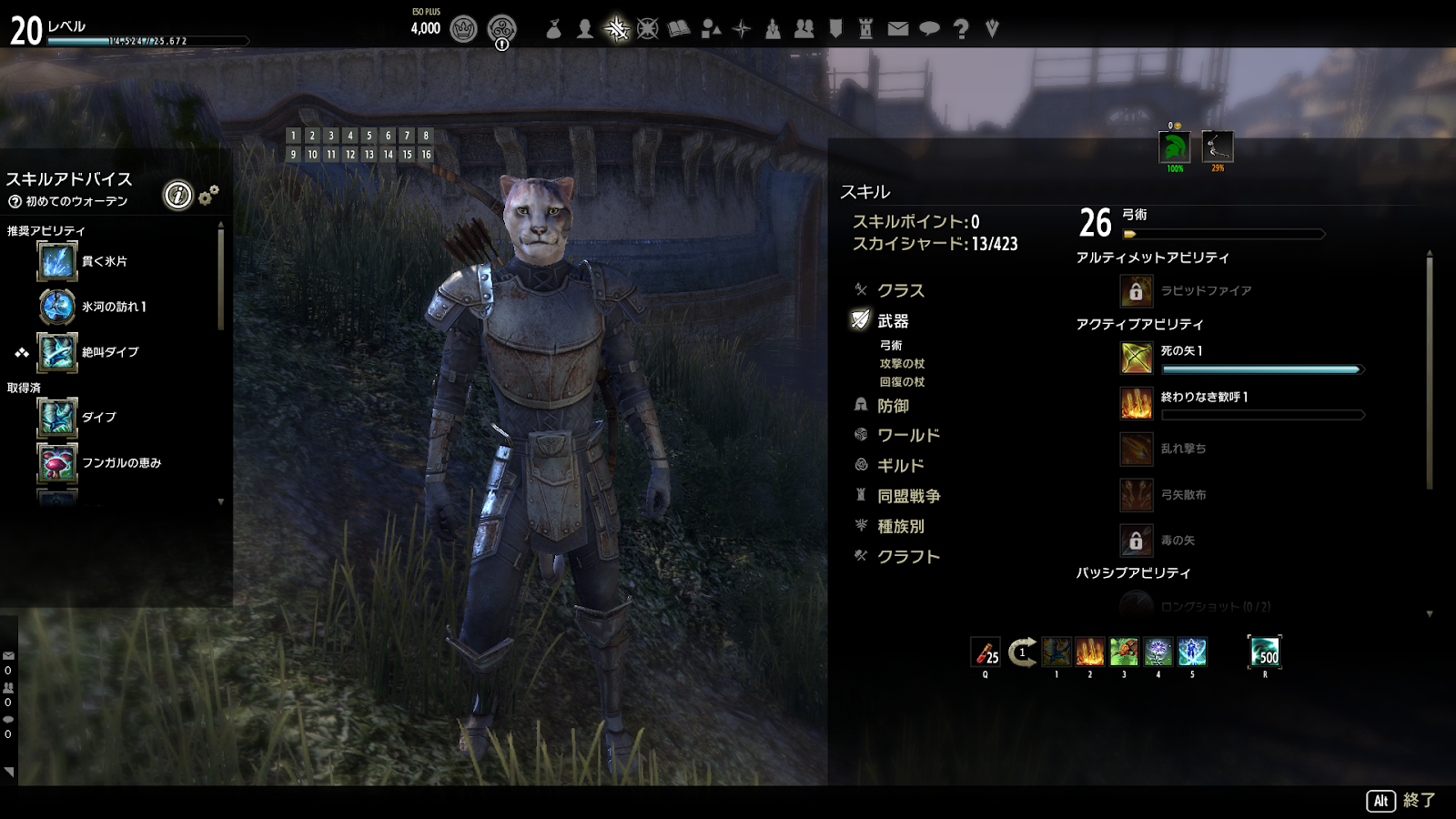Open the ギルド skill category

900,466
